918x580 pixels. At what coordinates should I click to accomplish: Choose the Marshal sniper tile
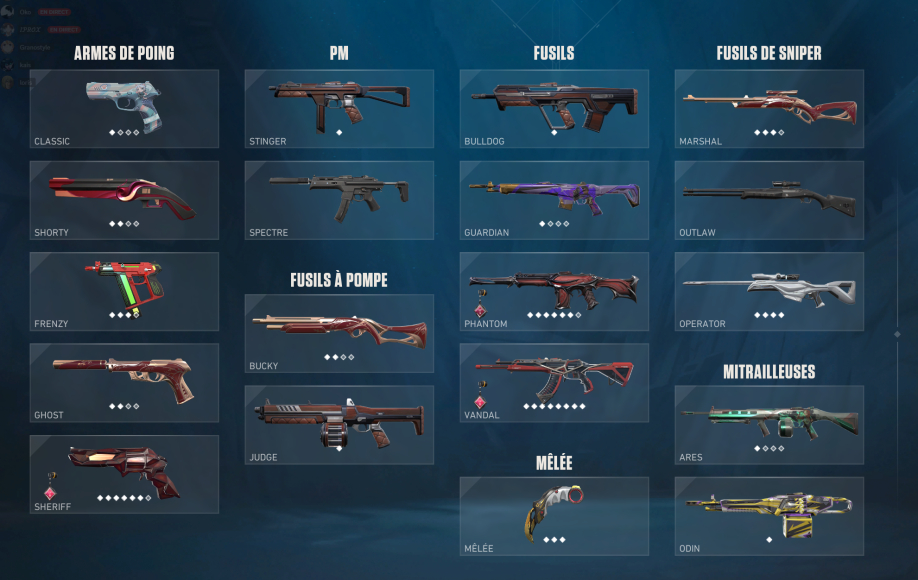point(769,109)
